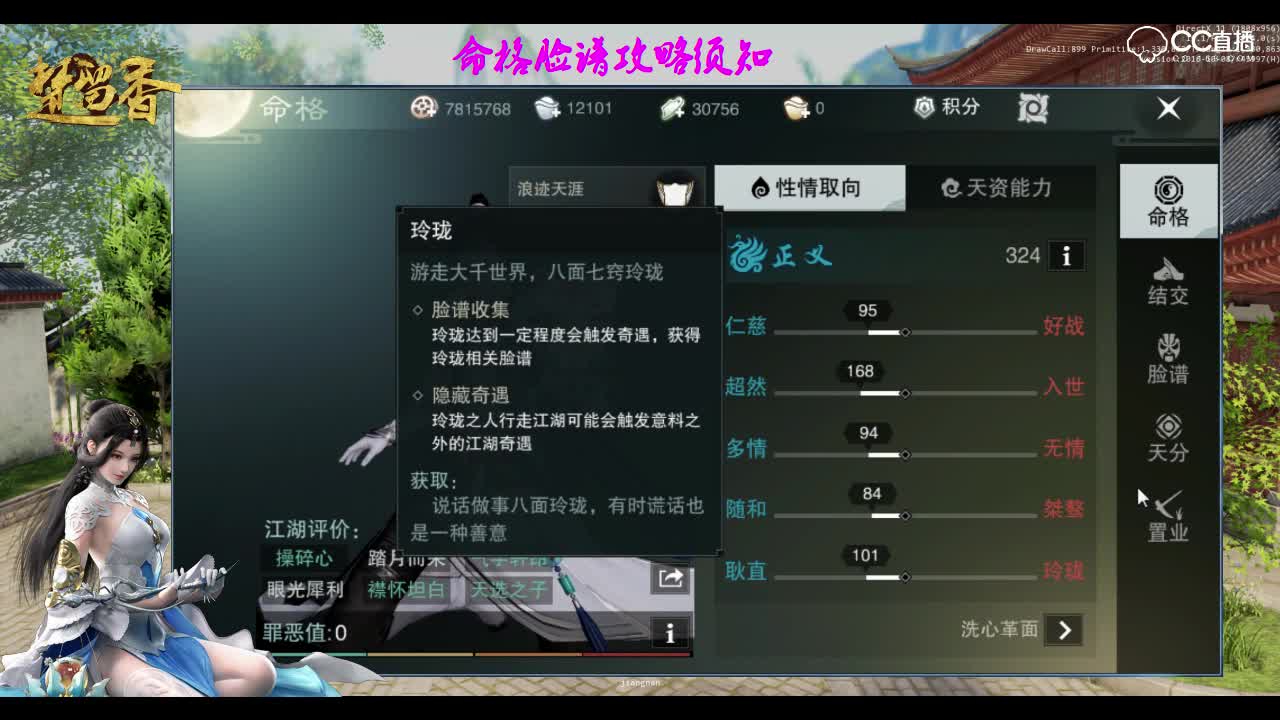This screenshot has height=720, width=1280.
Task: Click the info icon next to 正义 324
Action: pos(1066,256)
